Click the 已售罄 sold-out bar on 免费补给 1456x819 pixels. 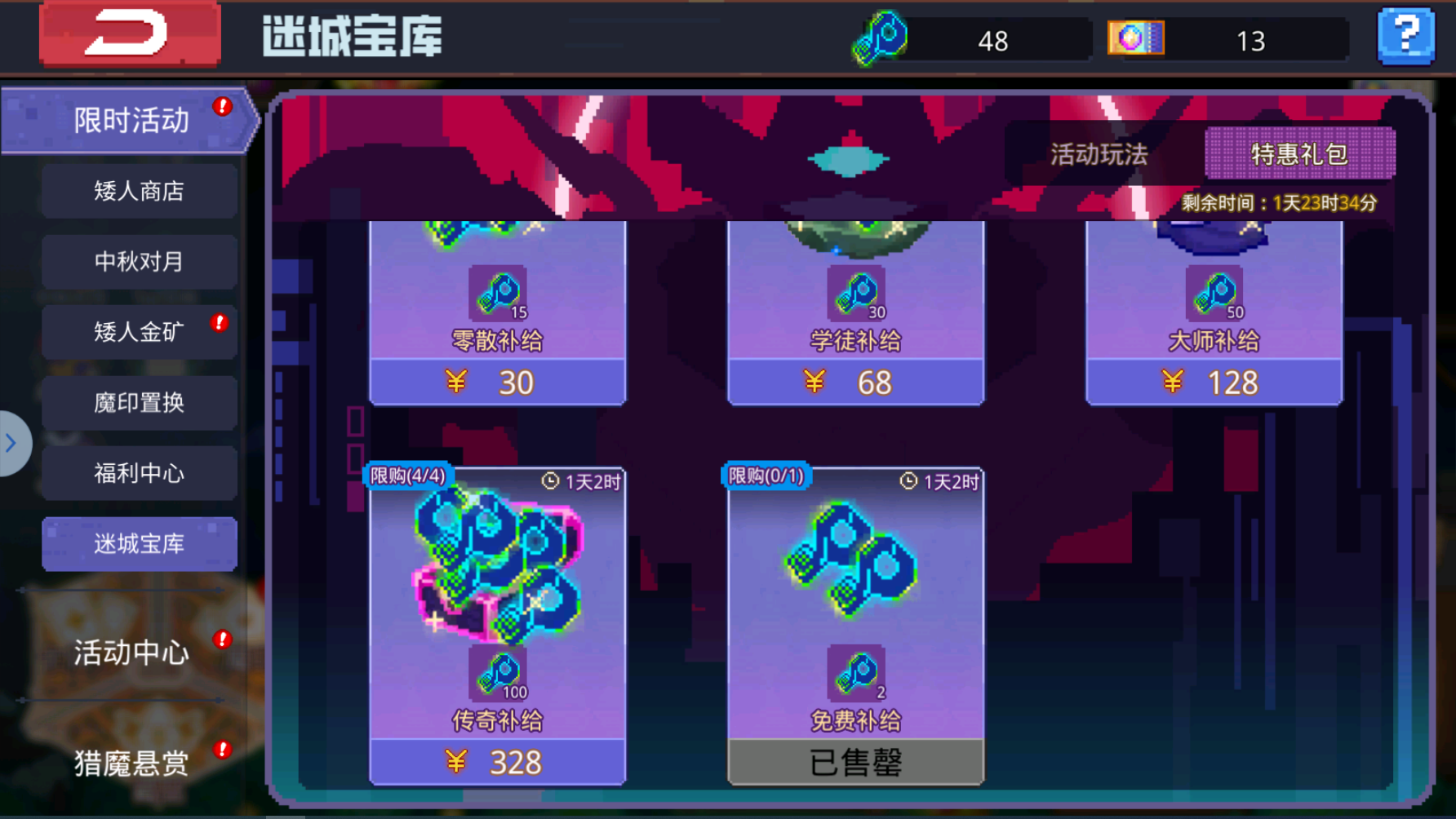click(855, 761)
